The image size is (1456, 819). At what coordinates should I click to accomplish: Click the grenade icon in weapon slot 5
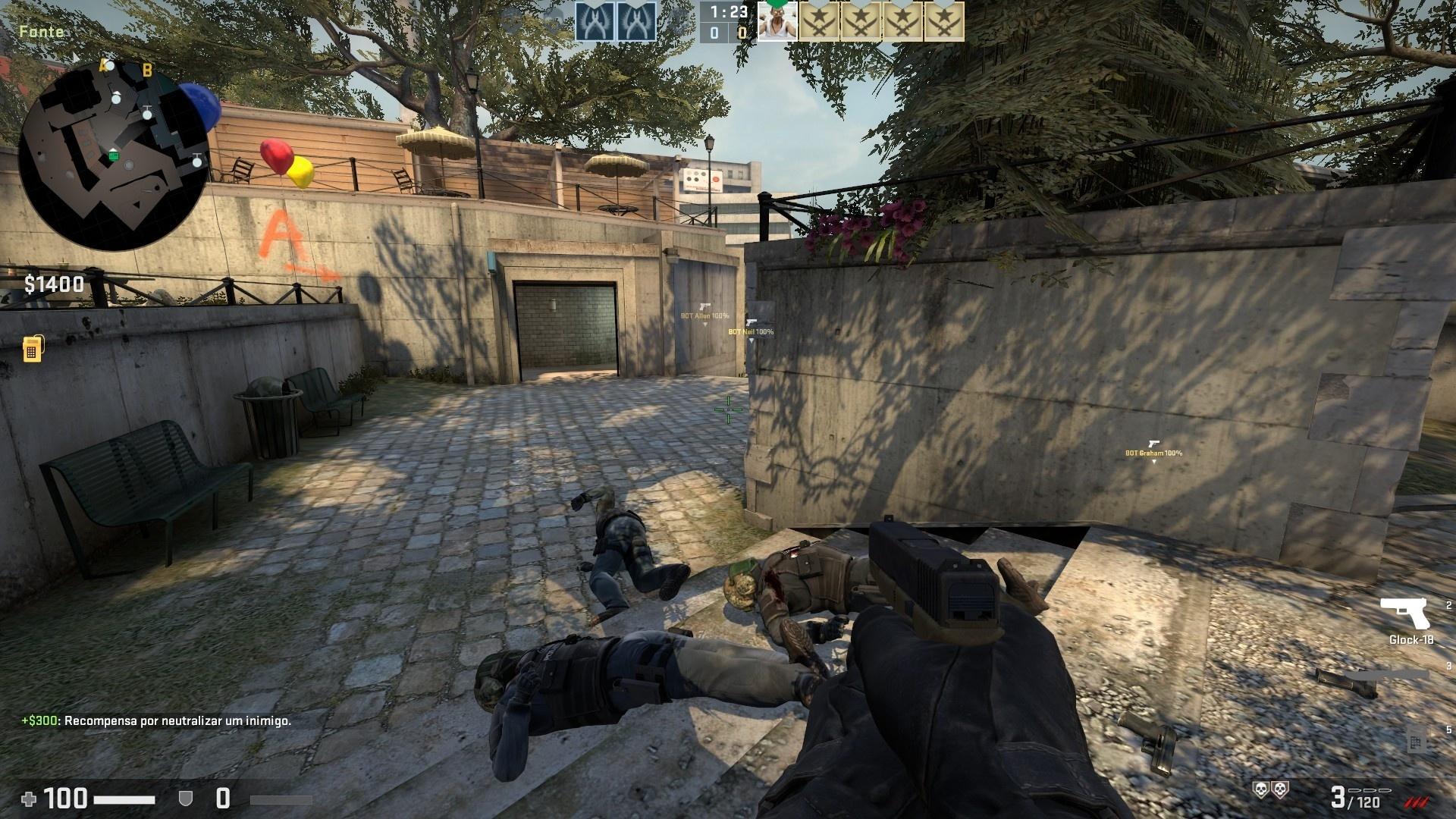(1416, 742)
